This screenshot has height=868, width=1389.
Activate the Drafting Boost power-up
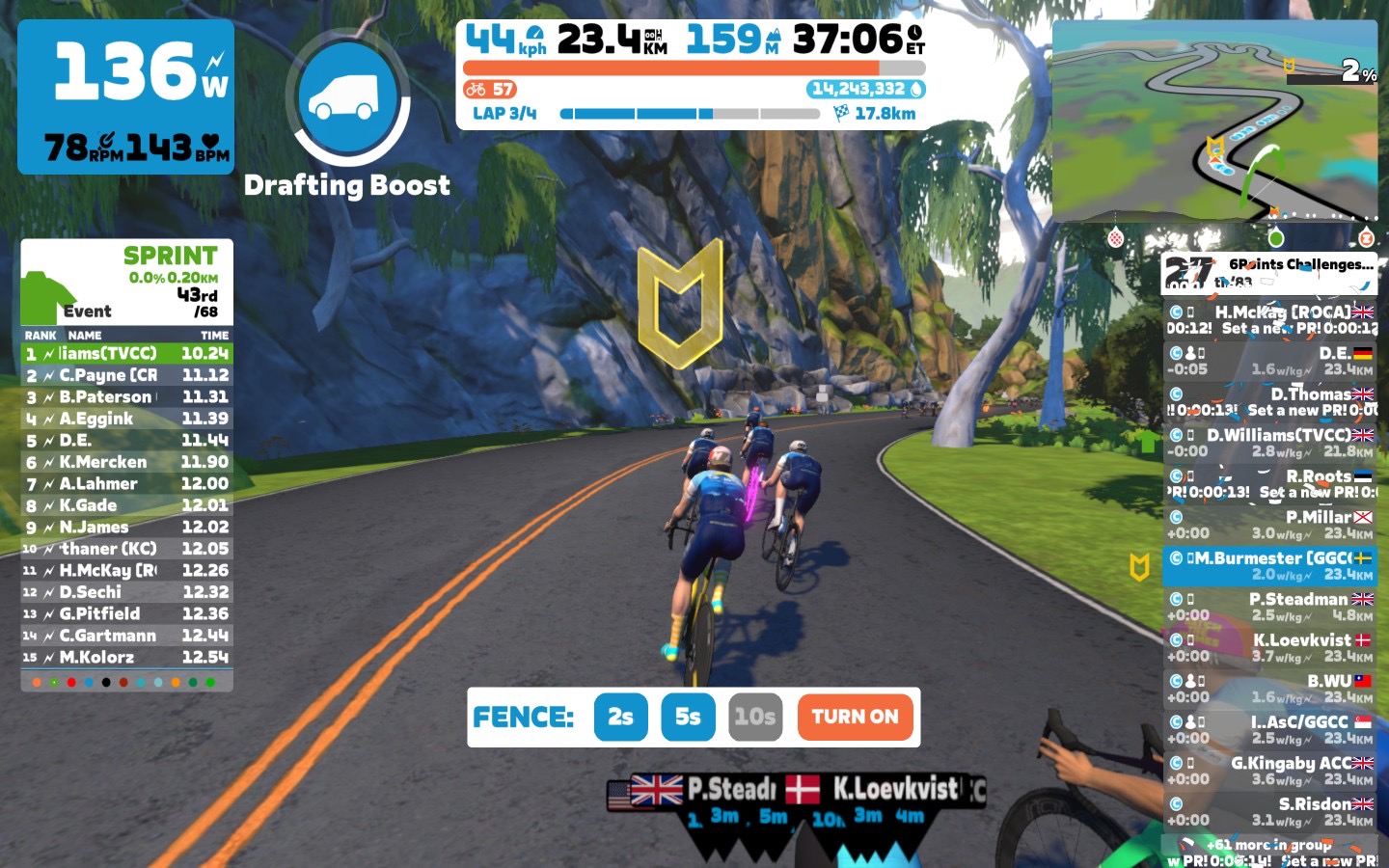[348, 98]
